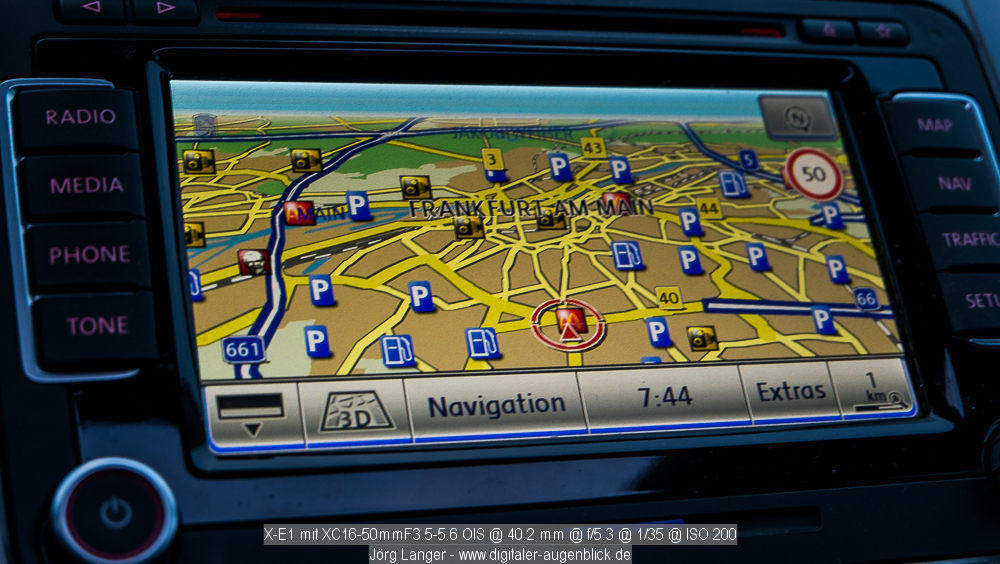The width and height of the screenshot is (1000, 564).
Task: Open the Navigation menu
Action: pyautogui.click(x=496, y=406)
